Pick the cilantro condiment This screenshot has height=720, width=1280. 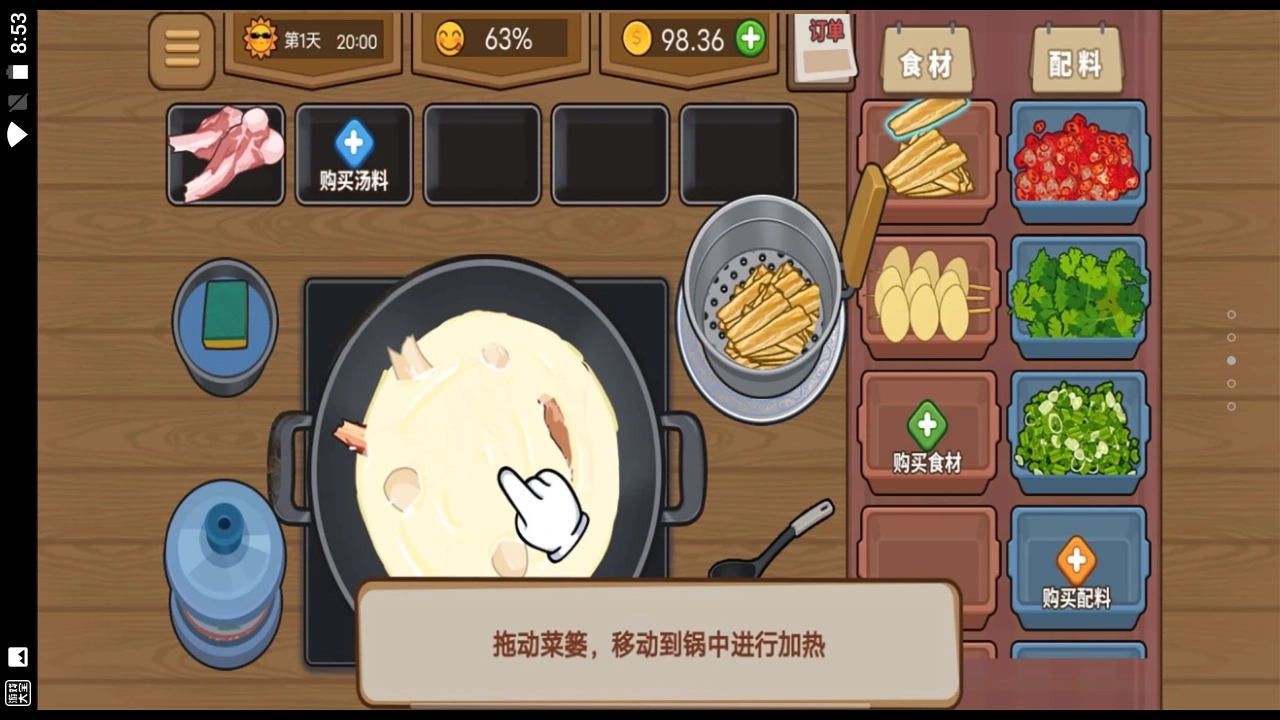tap(1077, 295)
